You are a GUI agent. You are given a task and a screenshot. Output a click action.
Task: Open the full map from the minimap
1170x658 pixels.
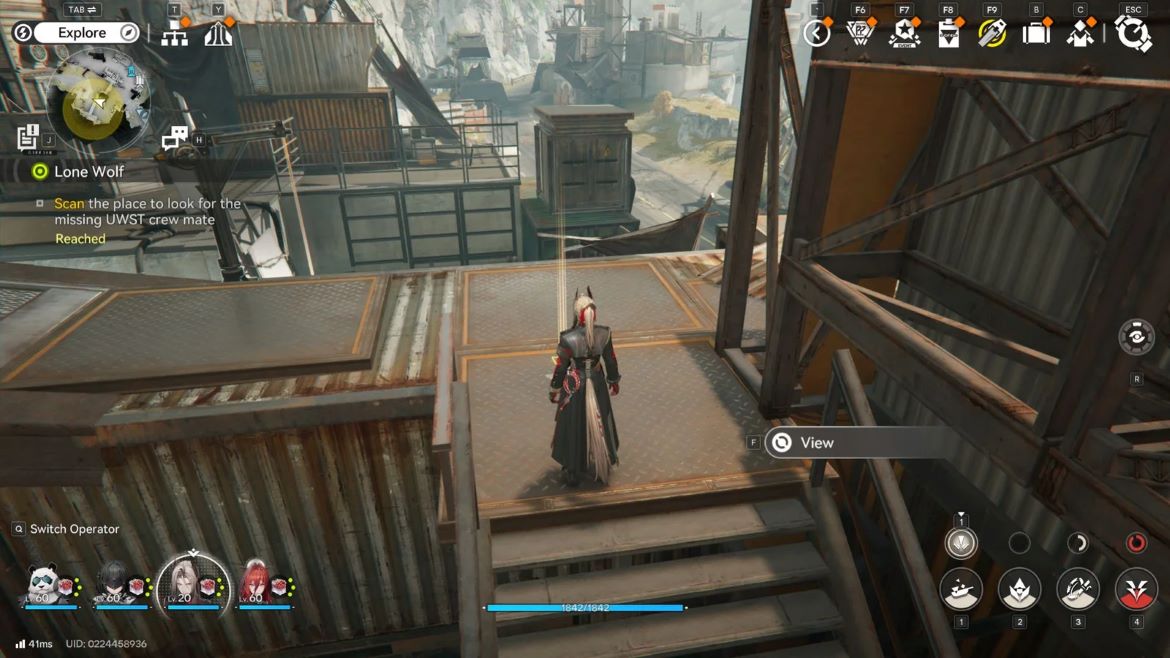[x=98, y=101]
